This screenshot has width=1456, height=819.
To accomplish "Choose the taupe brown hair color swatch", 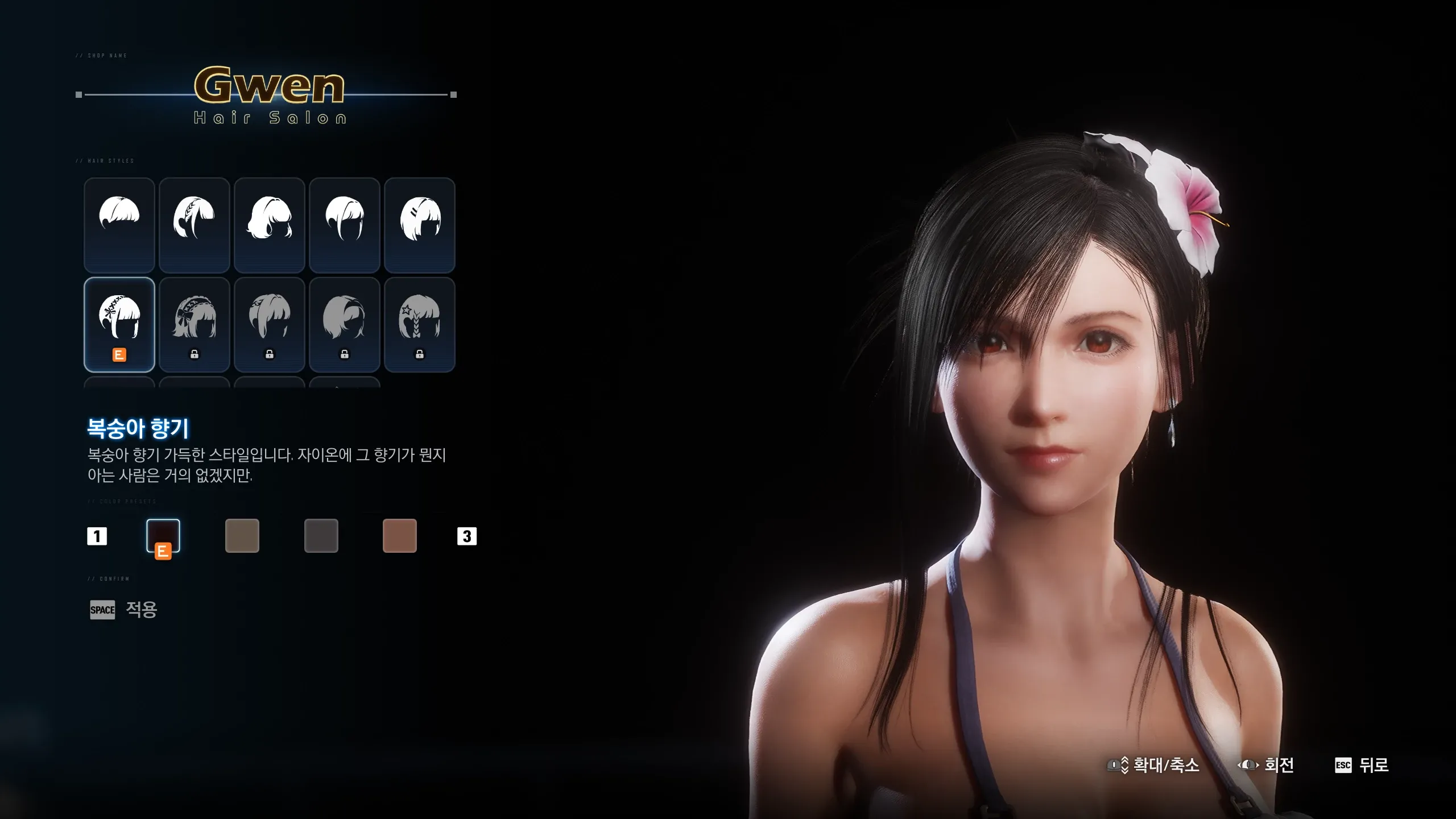I will 242,535.
